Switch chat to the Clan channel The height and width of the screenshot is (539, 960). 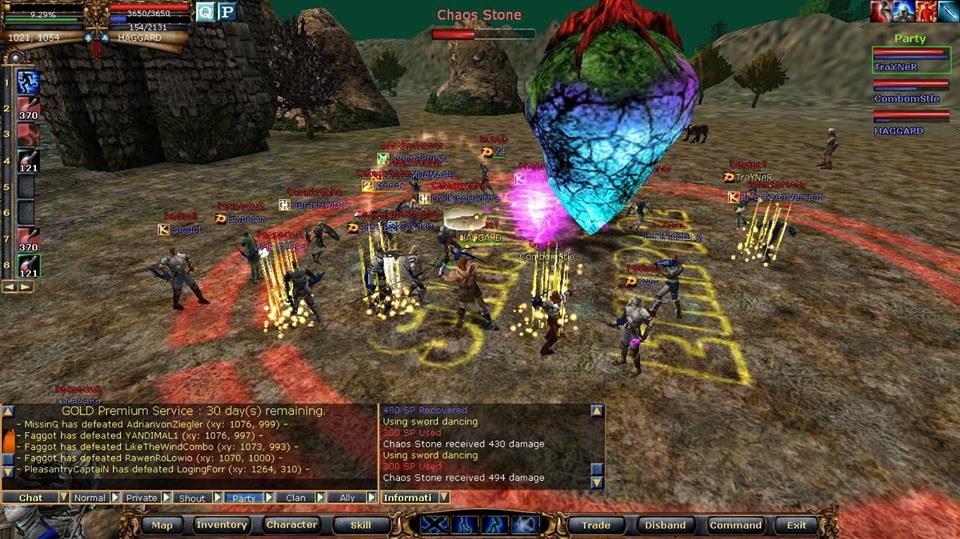coord(296,497)
